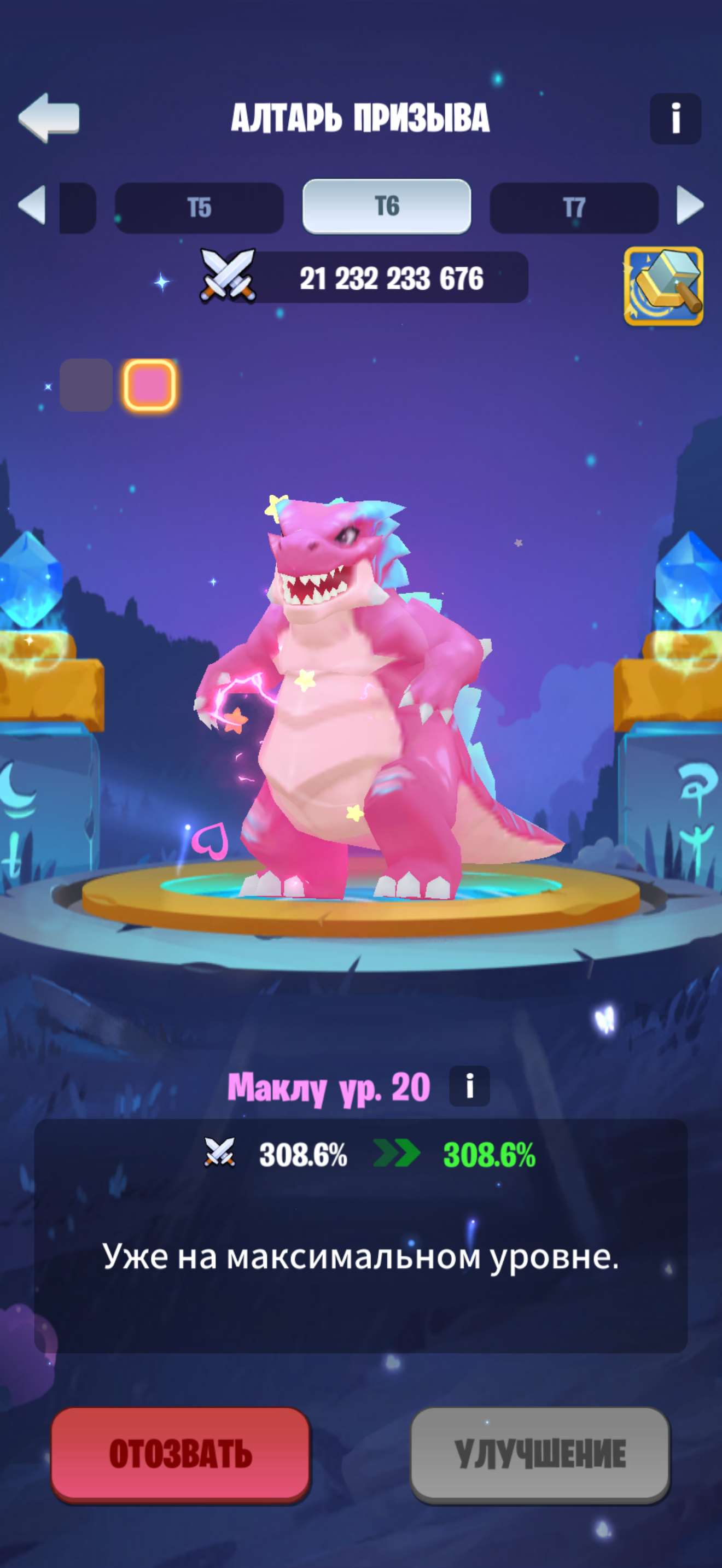The image size is (722, 1568).
Task: Switch to the T7 tier tab
Action: pos(574,207)
